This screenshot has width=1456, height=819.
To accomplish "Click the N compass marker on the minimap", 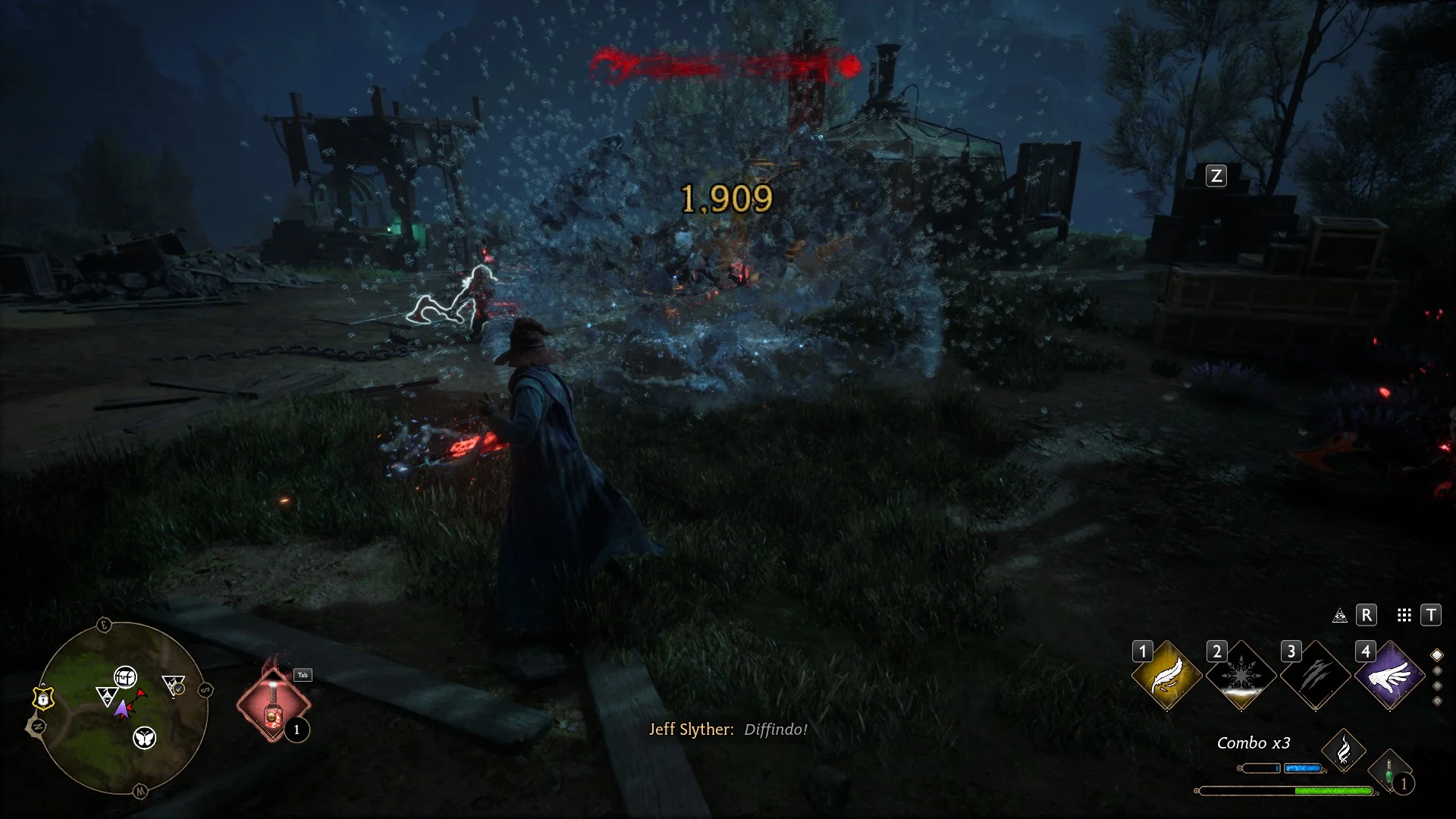I will pyautogui.click(x=37, y=726).
